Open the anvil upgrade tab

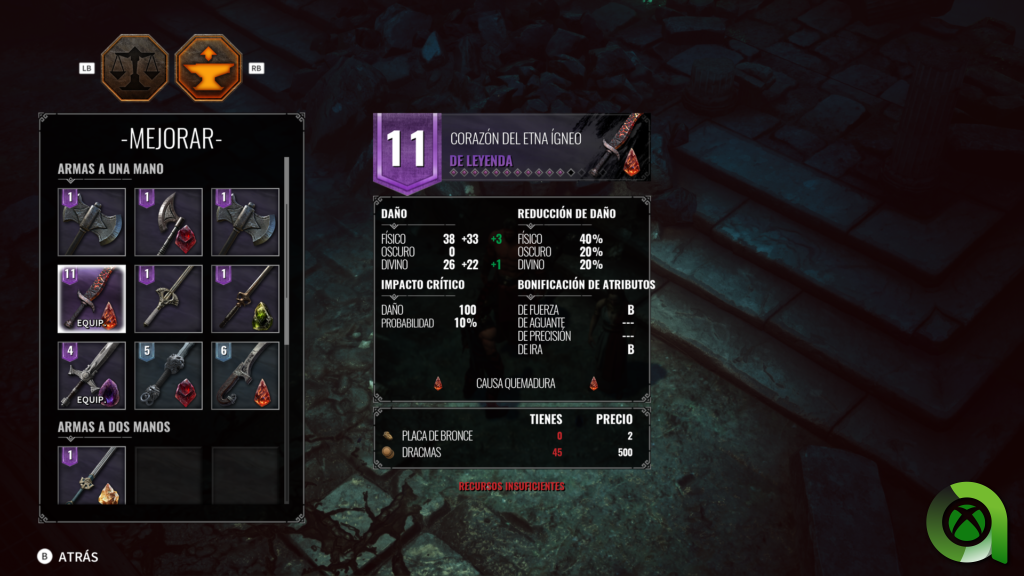pyautogui.click(x=209, y=68)
